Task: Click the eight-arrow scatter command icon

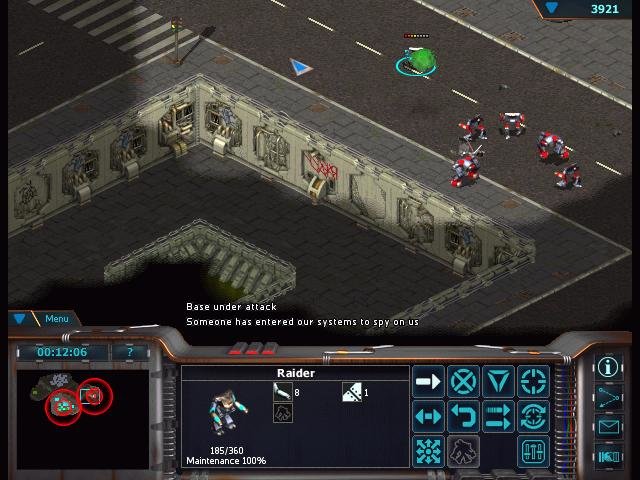Action: tap(428, 451)
